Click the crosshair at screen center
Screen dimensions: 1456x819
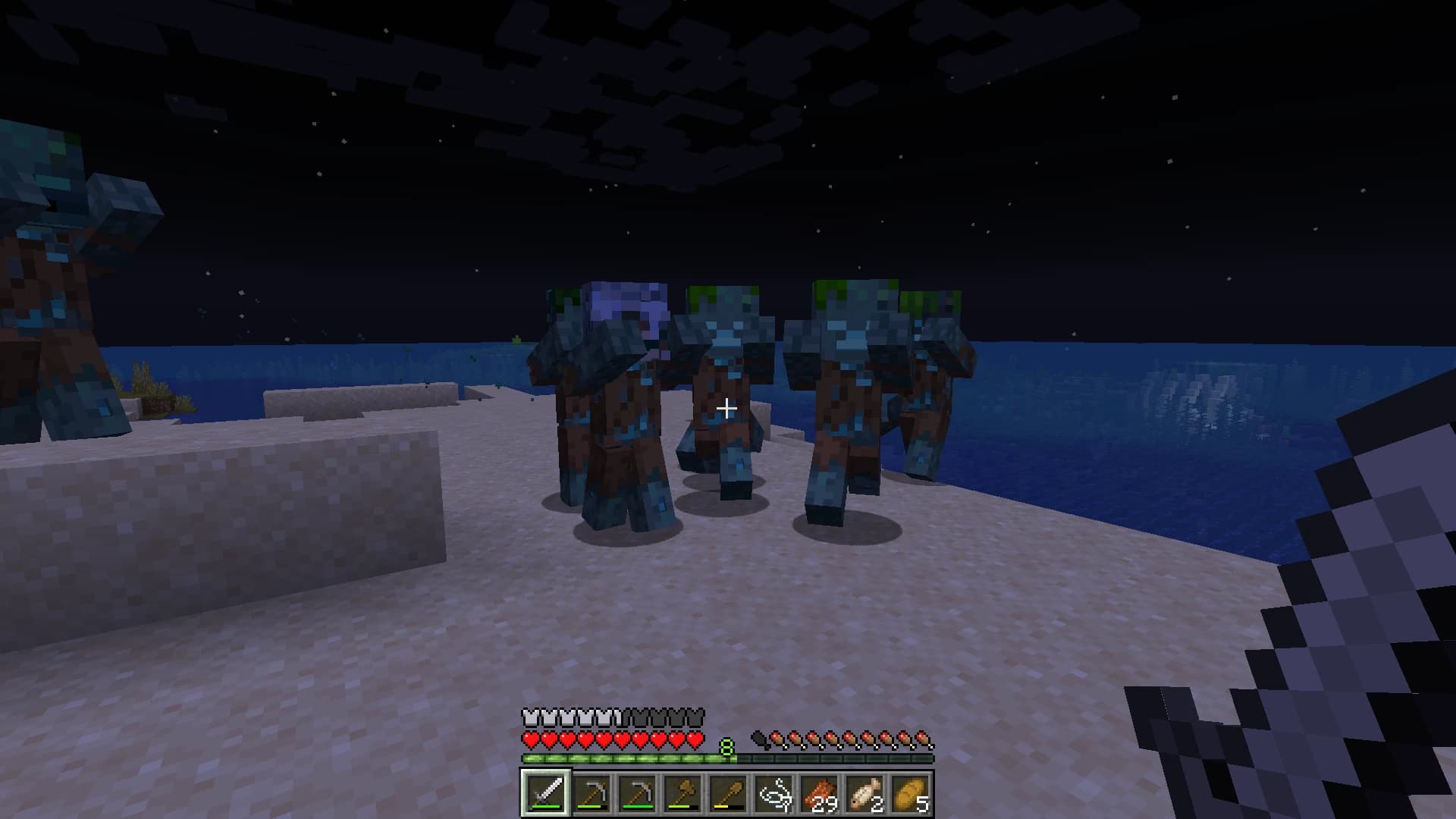726,409
